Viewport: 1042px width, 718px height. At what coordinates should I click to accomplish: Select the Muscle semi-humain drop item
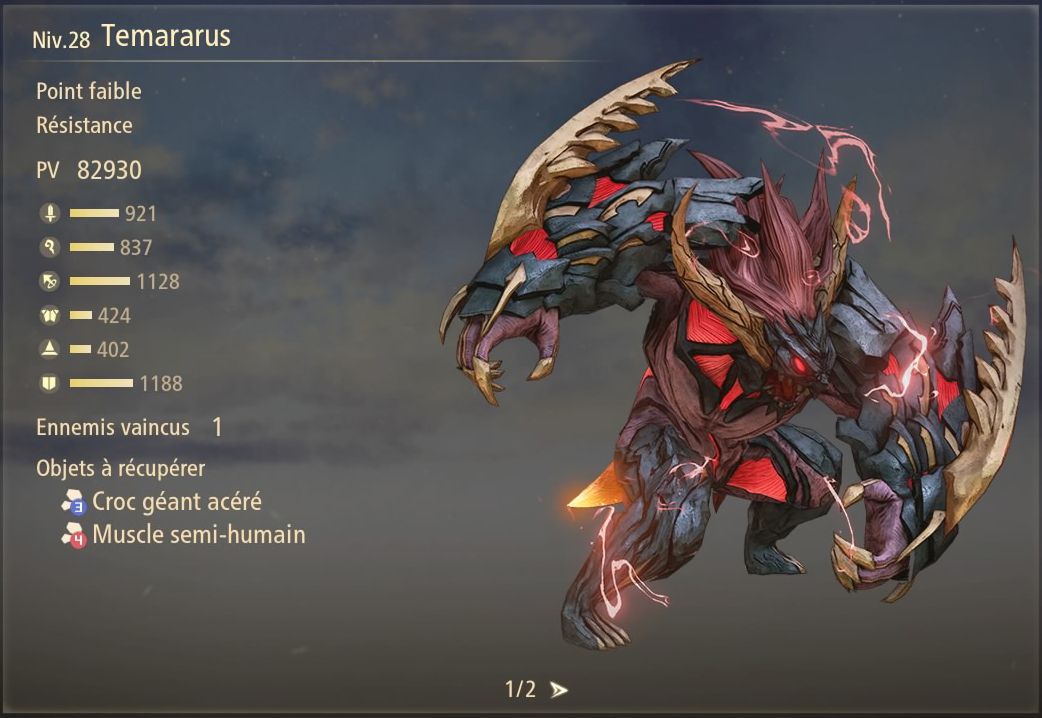coord(198,535)
